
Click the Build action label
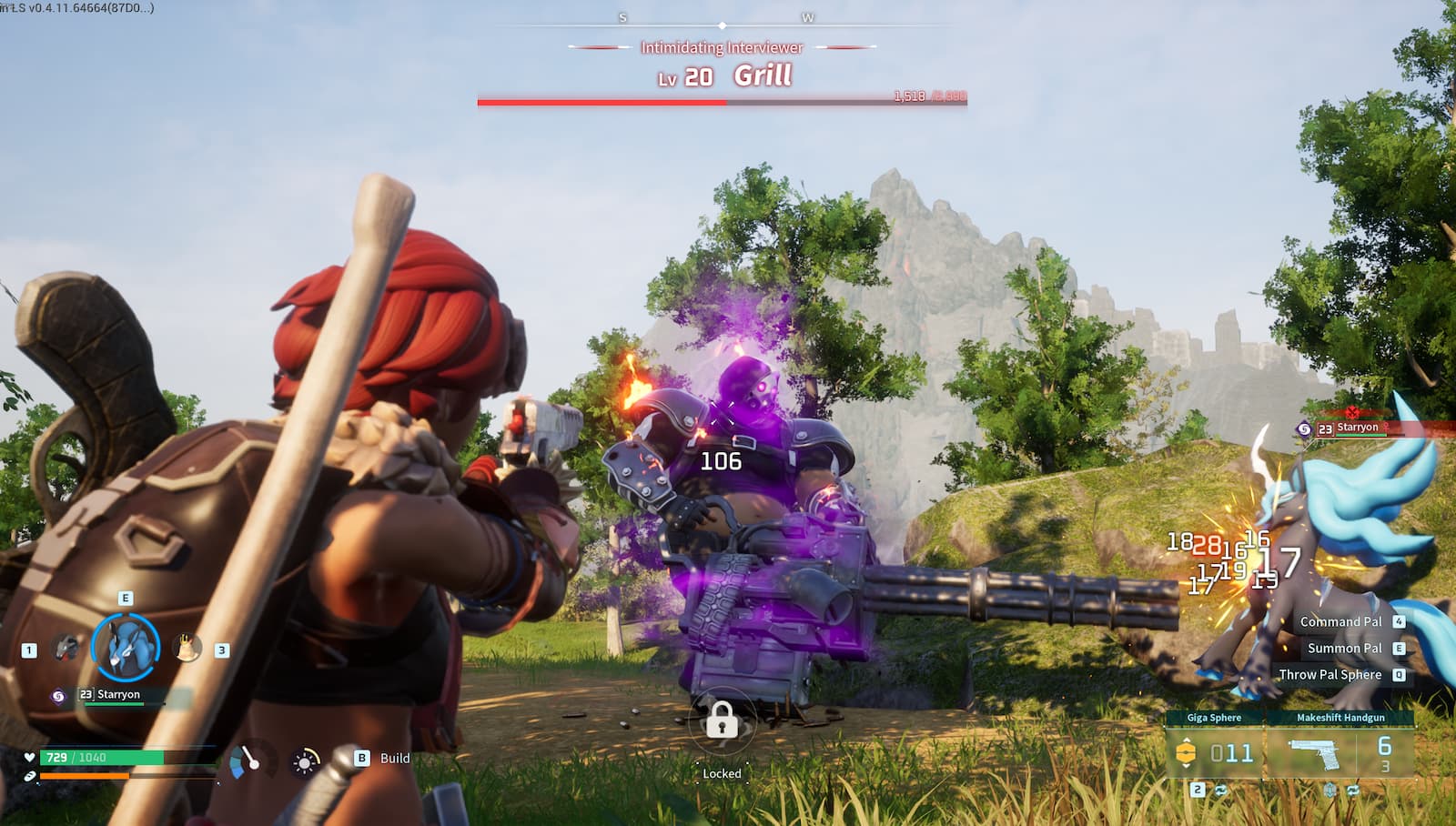[394, 758]
